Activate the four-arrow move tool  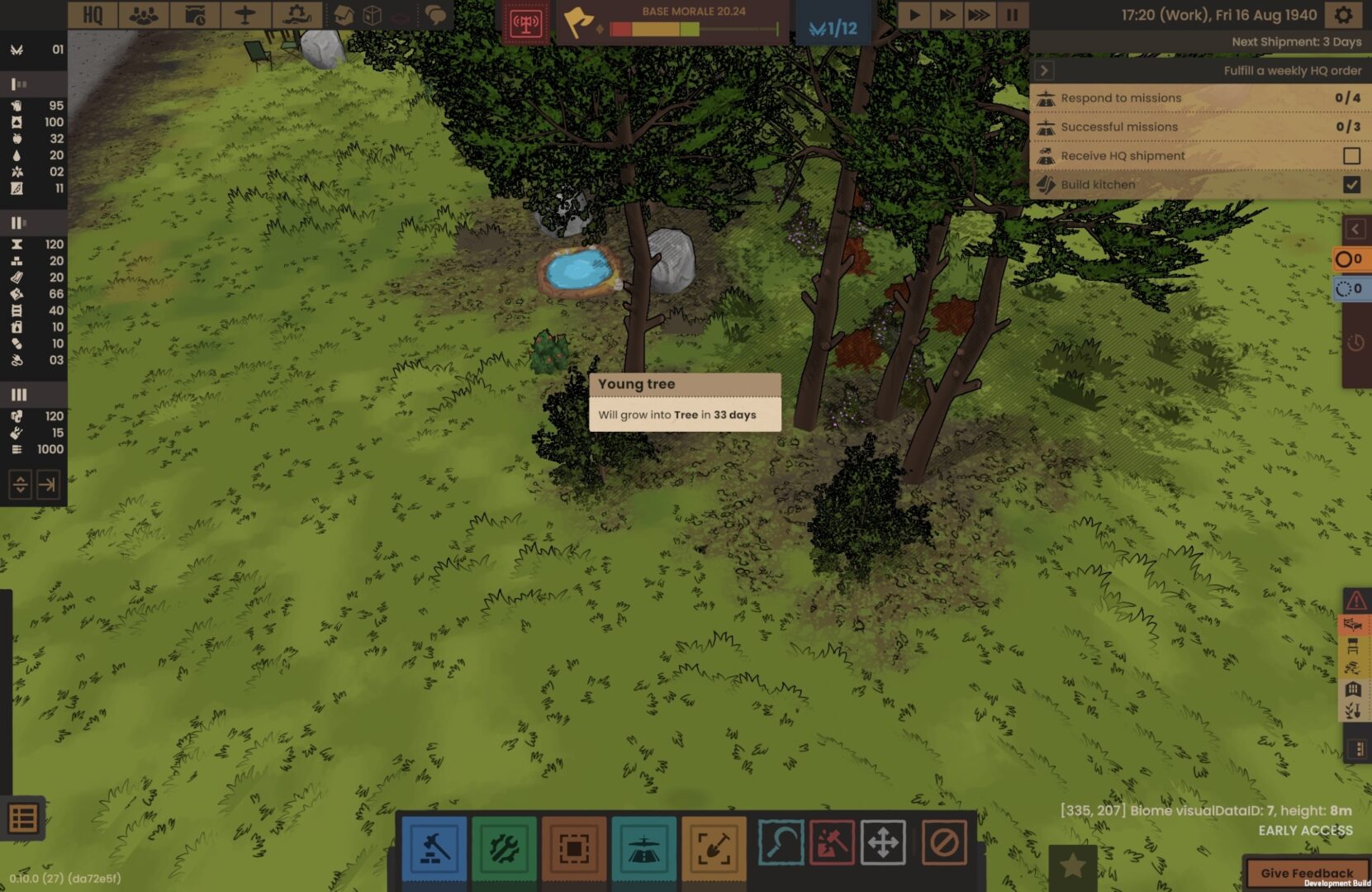883,843
